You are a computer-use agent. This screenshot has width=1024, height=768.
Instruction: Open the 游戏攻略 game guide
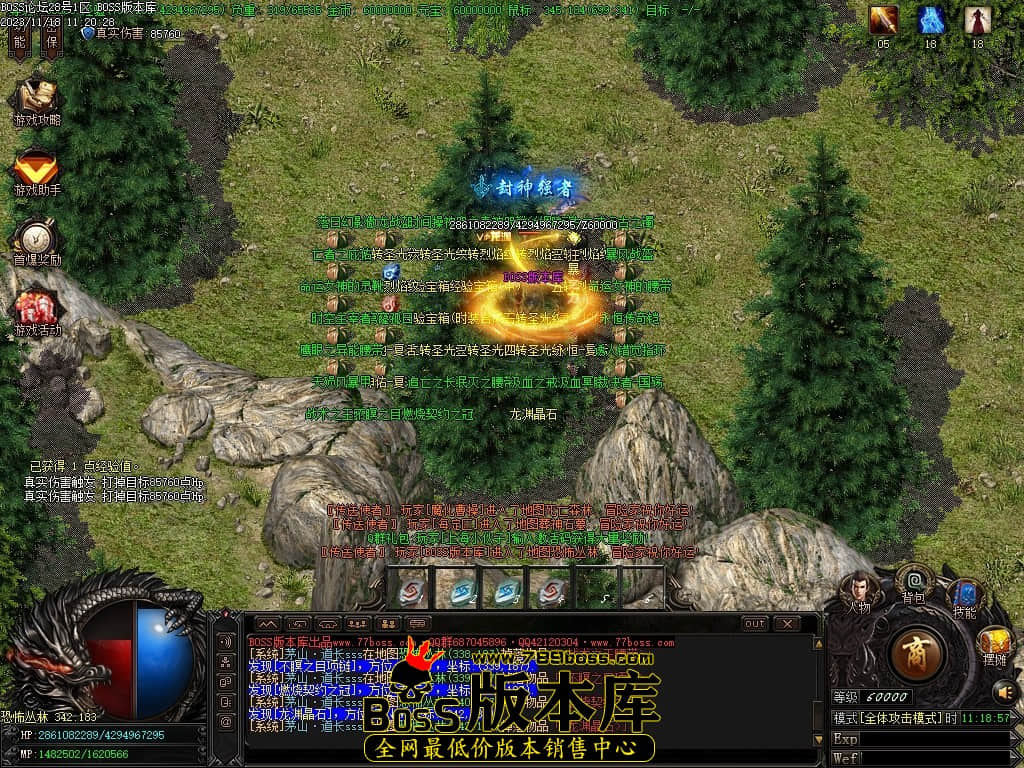pyautogui.click(x=37, y=101)
